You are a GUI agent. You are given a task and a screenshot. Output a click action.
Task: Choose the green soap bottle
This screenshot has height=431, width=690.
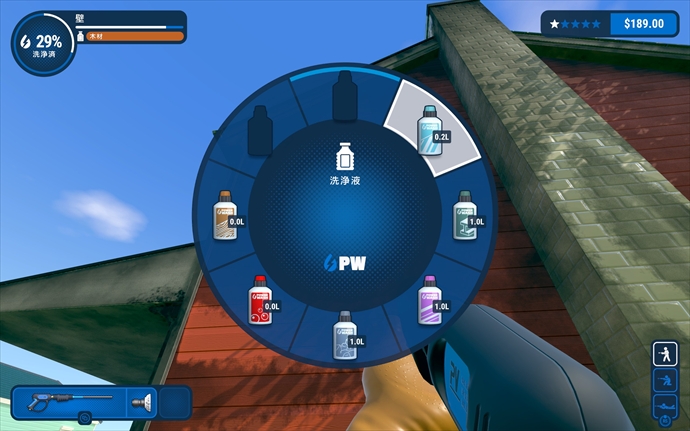465,215
